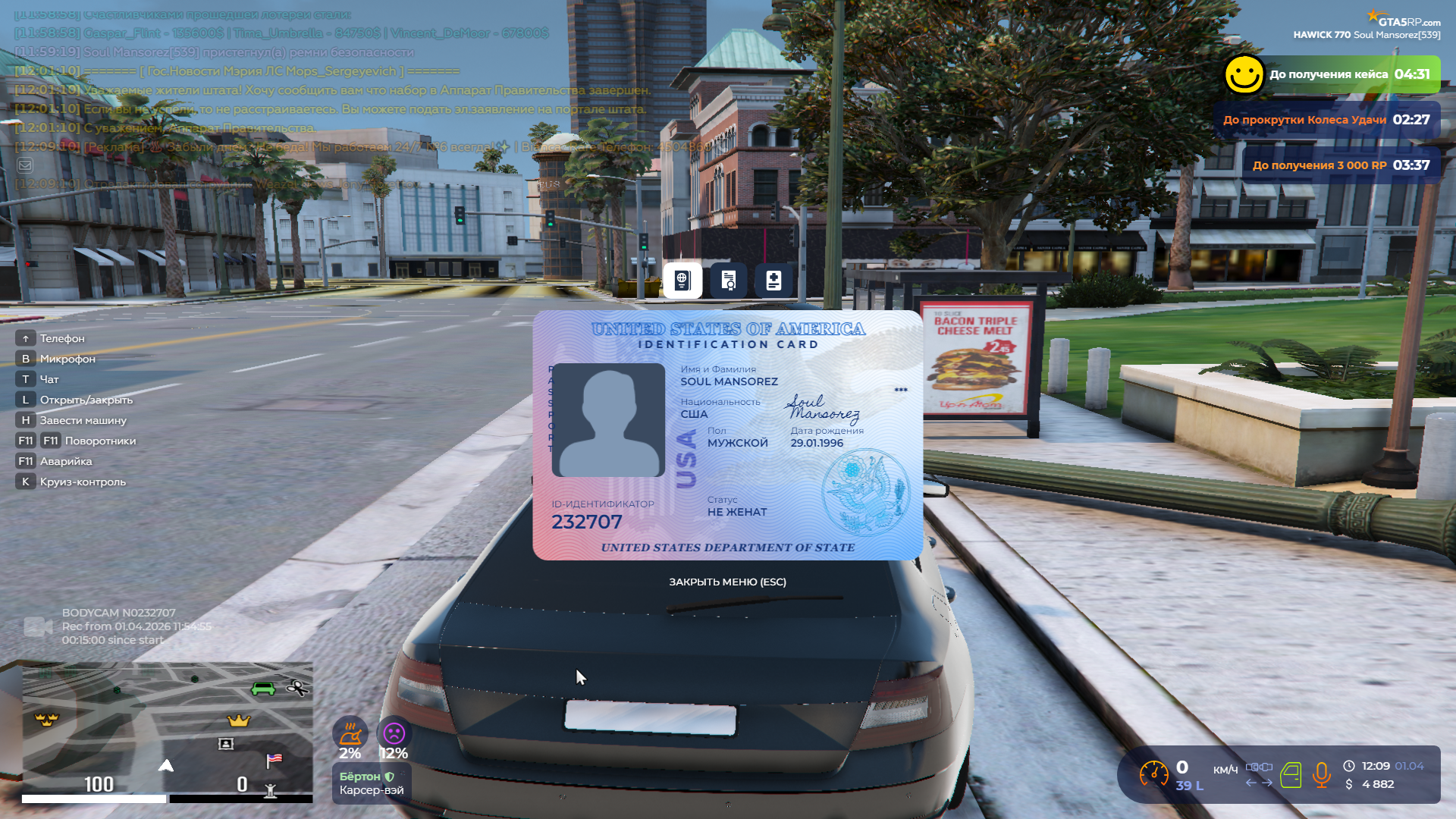Viewport: 1456px width, 819px height.
Task: Select the scissors barber marker on the minimap
Action: point(297,688)
